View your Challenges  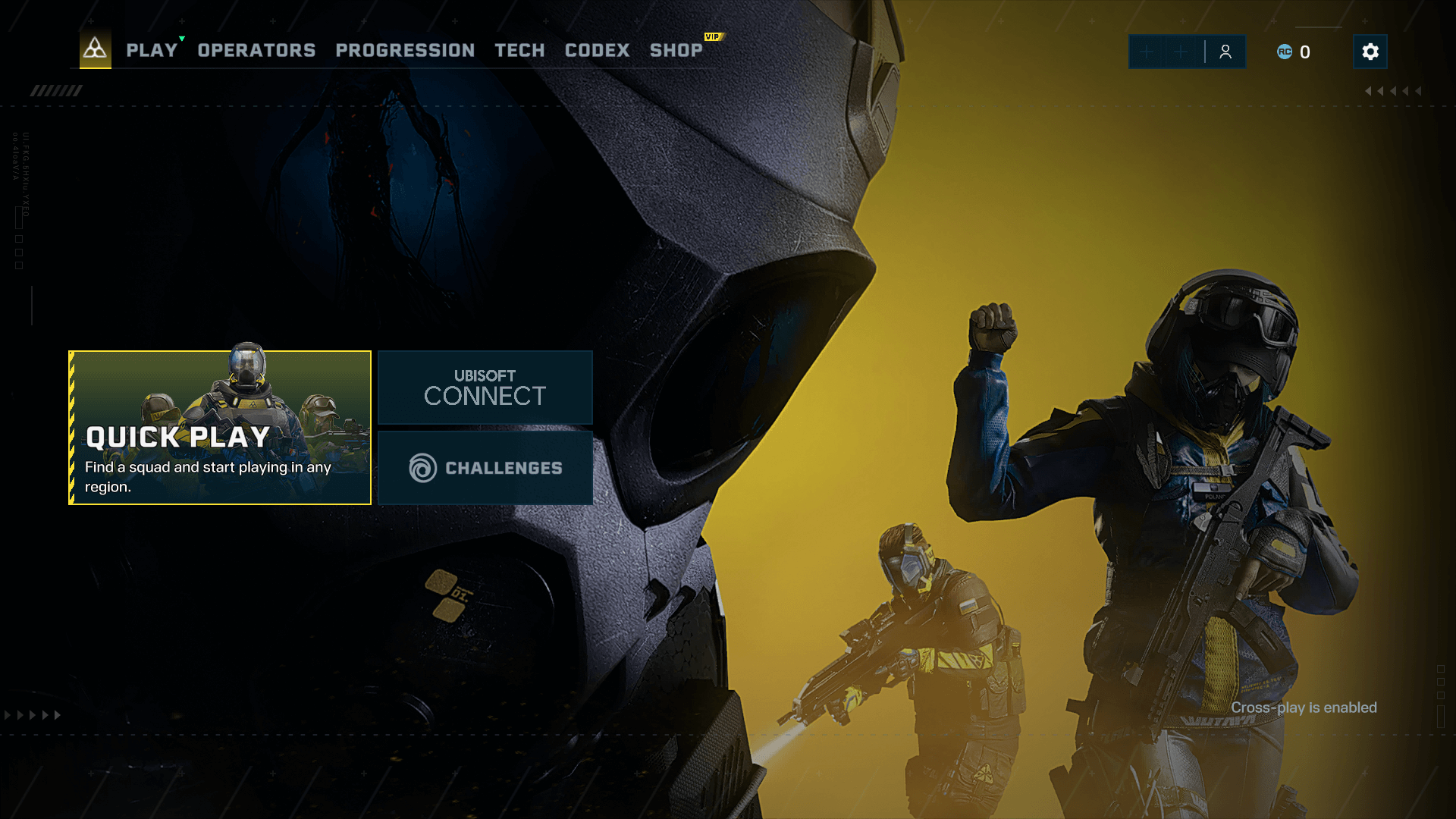coord(485,468)
